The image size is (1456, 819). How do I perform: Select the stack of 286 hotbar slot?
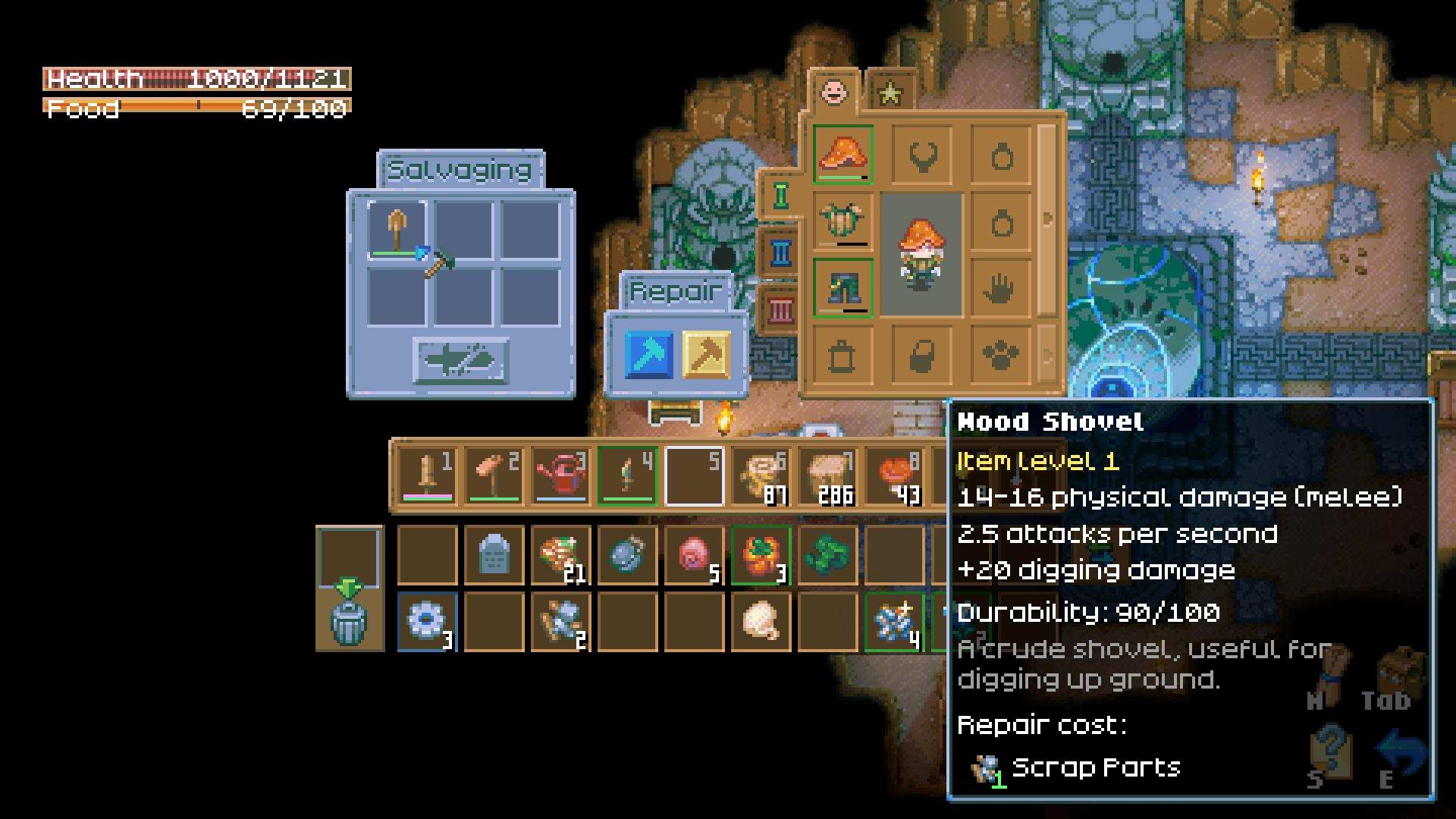[x=828, y=476]
